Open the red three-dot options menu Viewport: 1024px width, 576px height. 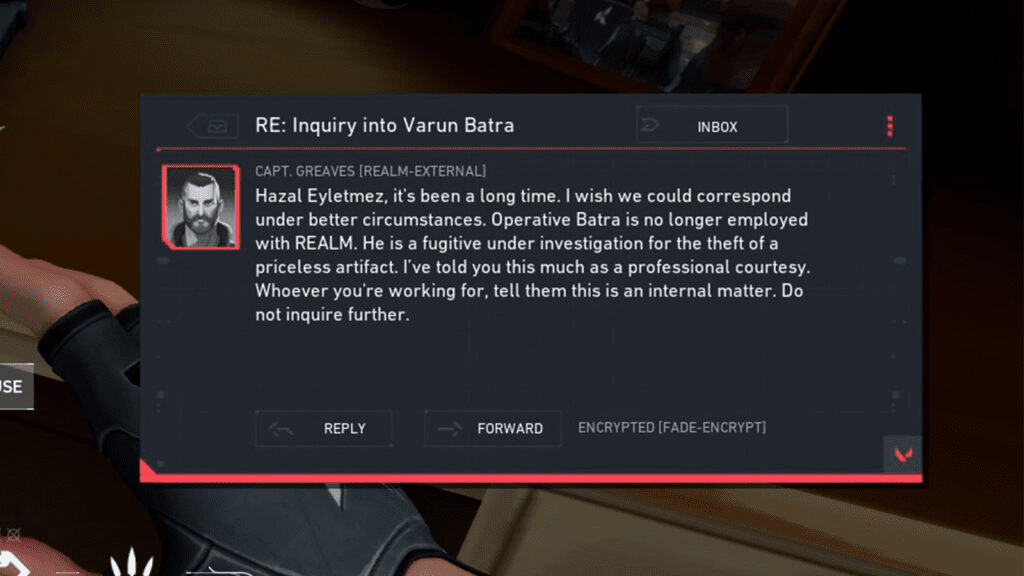coord(889,126)
